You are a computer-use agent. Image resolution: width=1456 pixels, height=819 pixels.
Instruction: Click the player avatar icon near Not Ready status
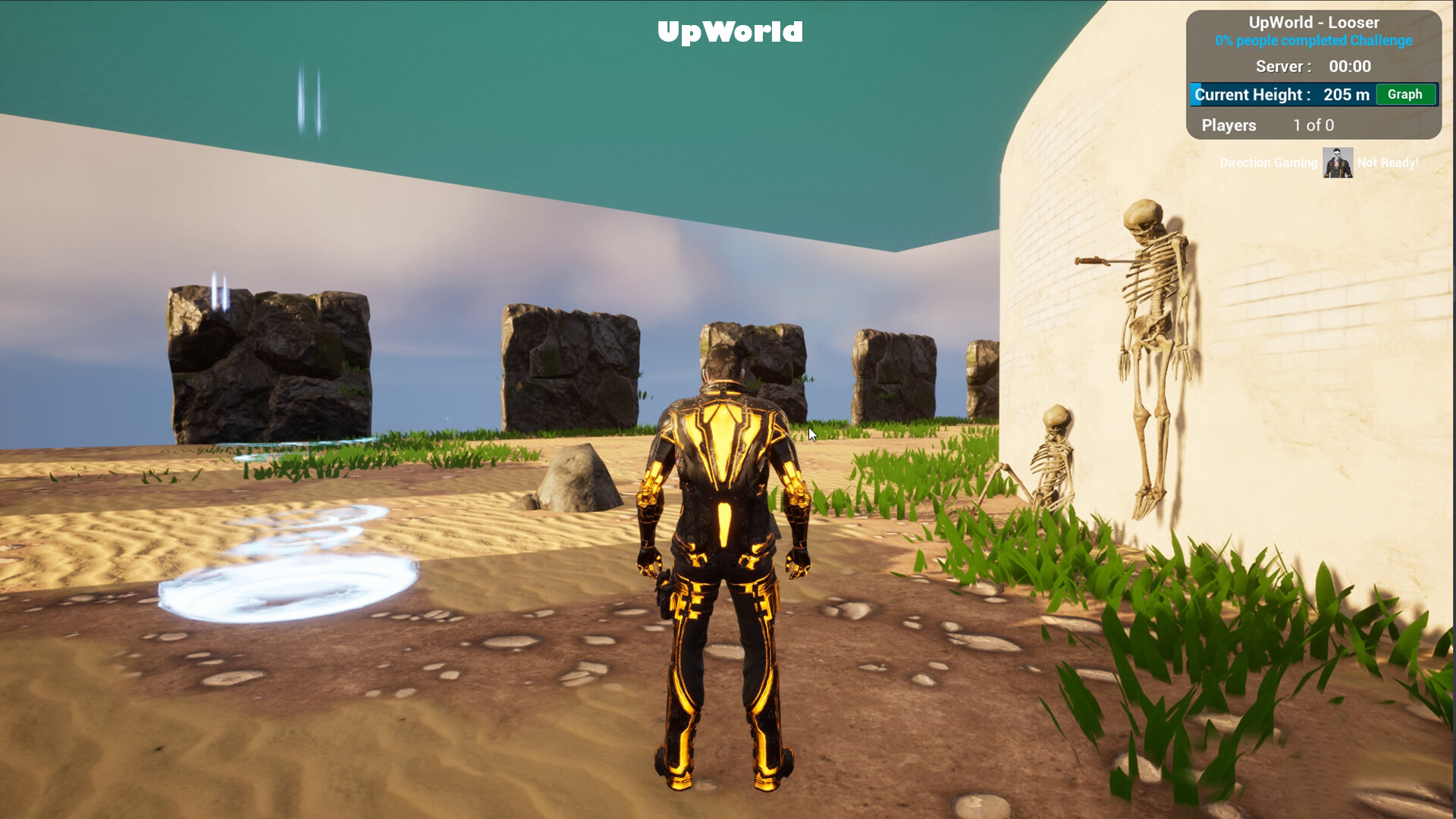pyautogui.click(x=1337, y=162)
